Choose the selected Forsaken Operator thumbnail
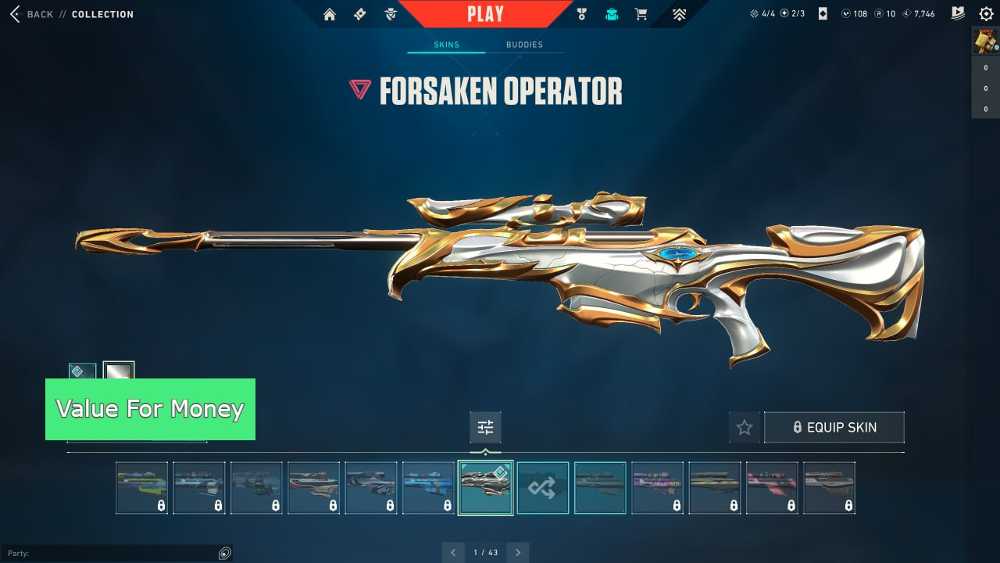Screen dimensions: 1000x563 pyautogui.click(x=486, y=488)
